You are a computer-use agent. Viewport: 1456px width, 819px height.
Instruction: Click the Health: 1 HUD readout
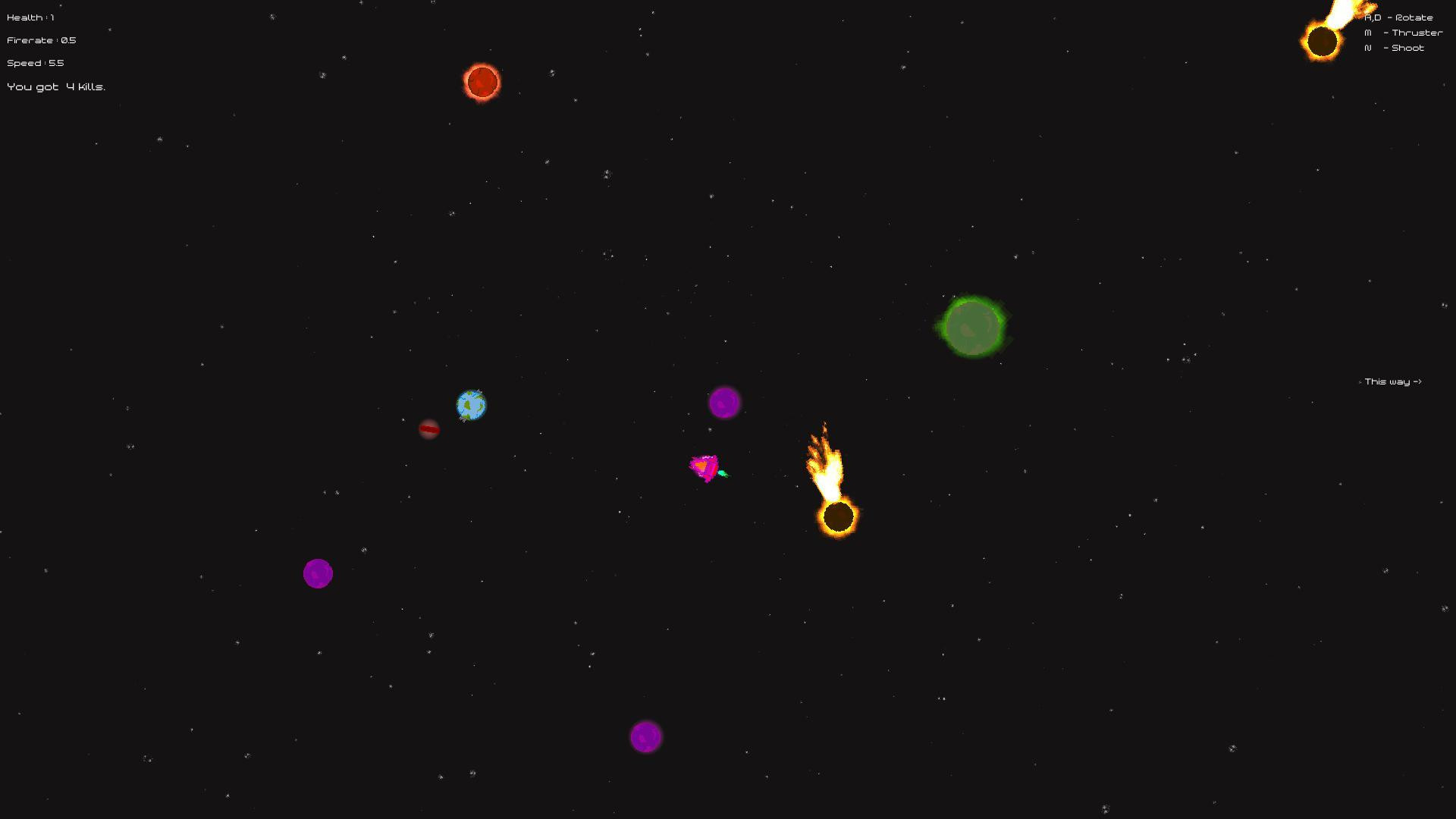29,16
